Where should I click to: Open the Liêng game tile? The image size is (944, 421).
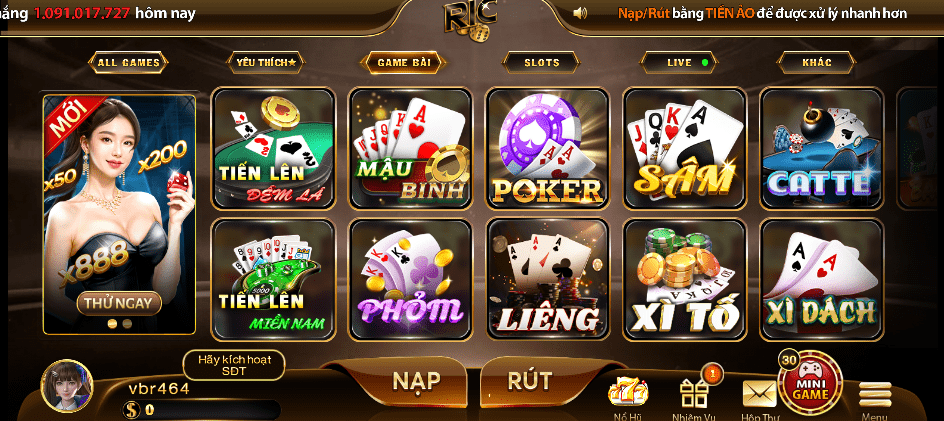[547, 279]
